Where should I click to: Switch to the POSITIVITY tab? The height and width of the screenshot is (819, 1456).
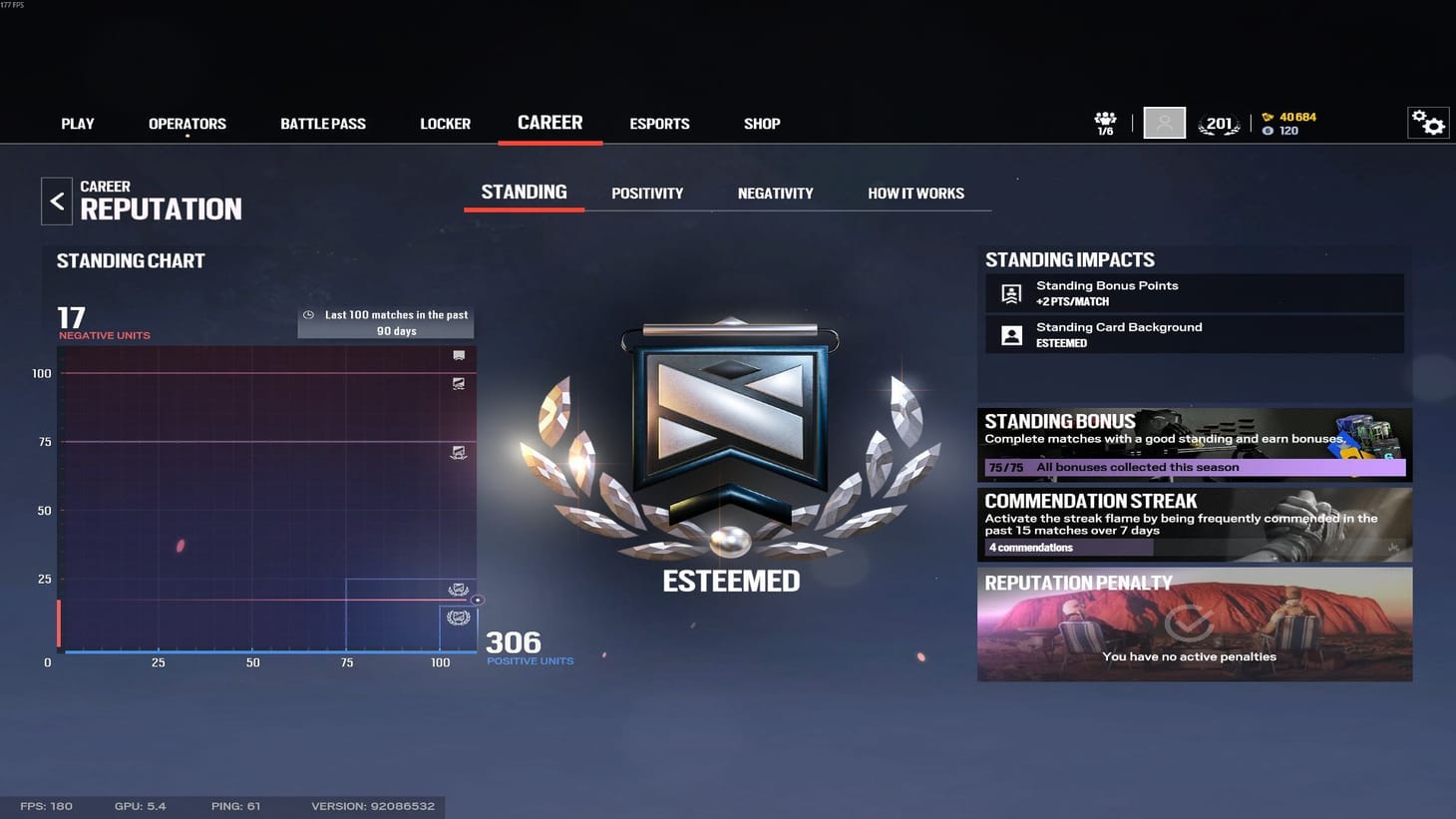[x=647, y=193]
